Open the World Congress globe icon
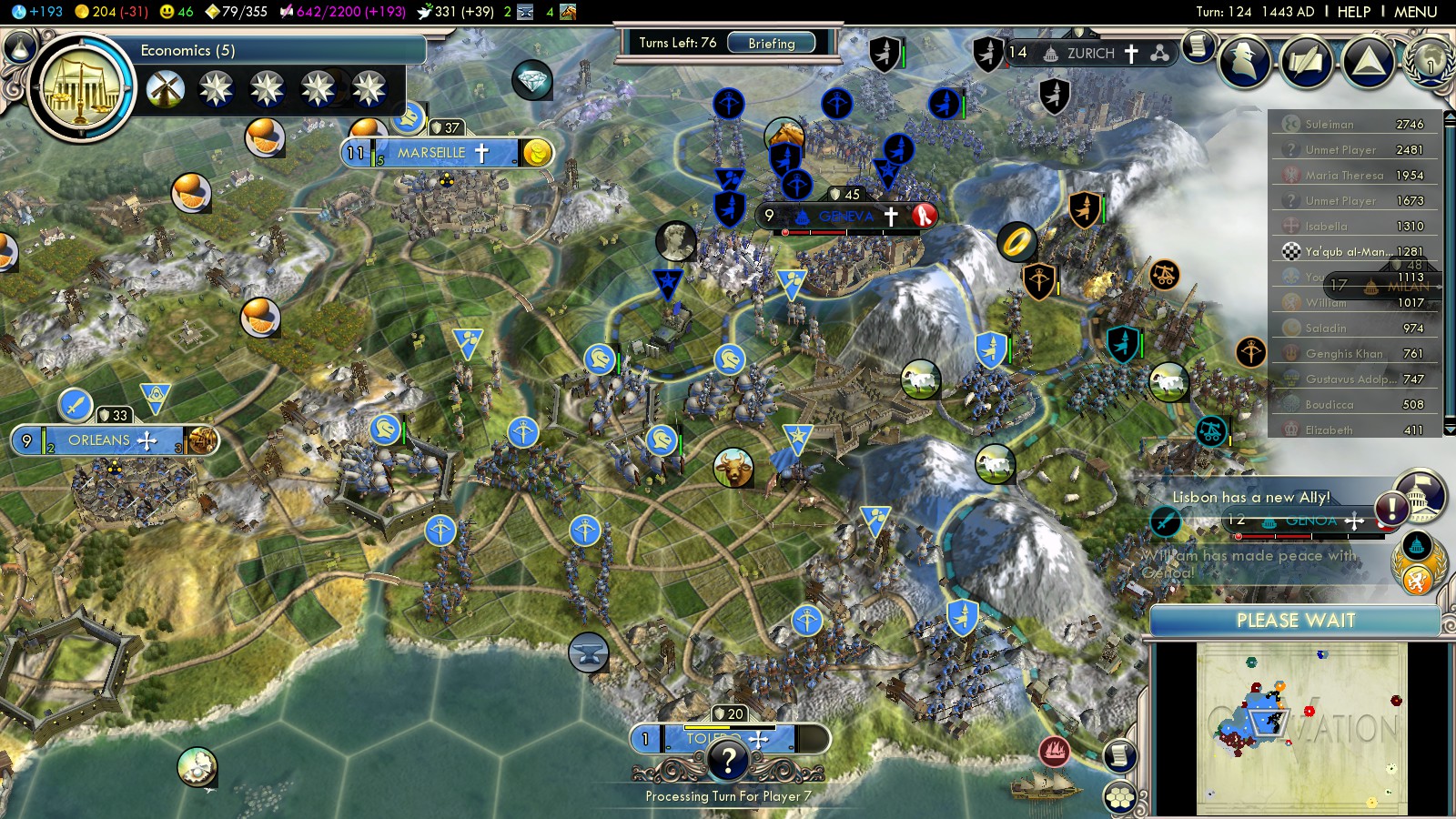The width and height of the screenshot is (1456, 819). (x=1430, y=60)
